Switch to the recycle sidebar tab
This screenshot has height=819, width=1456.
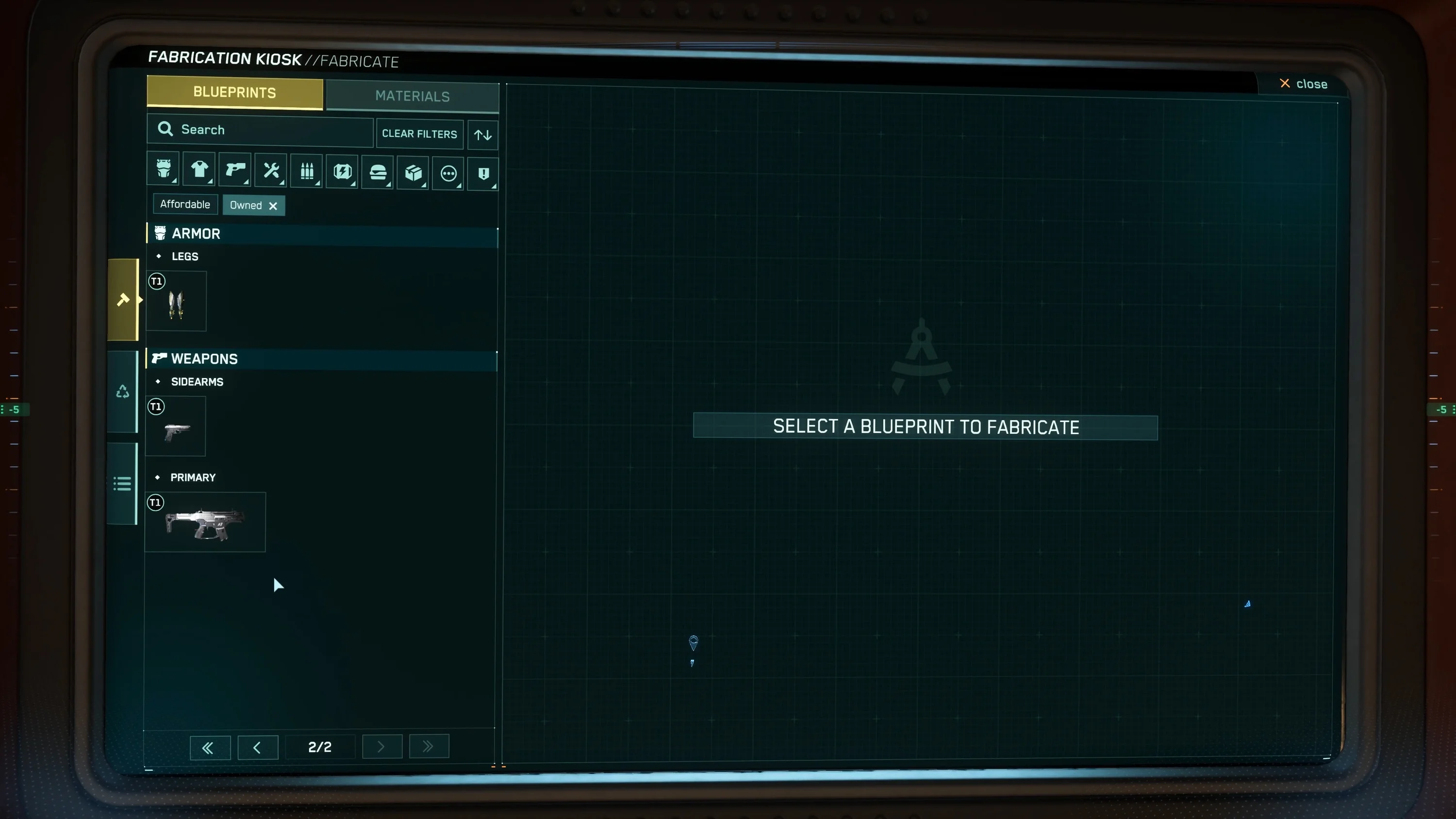coord(123,391)
